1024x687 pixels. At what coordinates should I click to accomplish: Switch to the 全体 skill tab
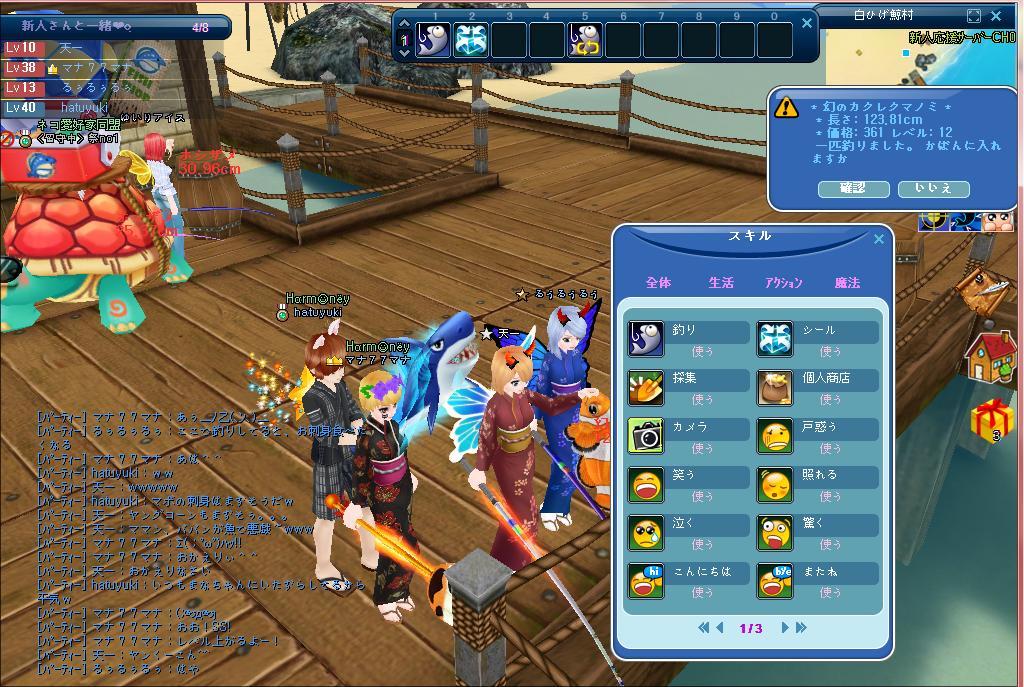click(658, 283)
